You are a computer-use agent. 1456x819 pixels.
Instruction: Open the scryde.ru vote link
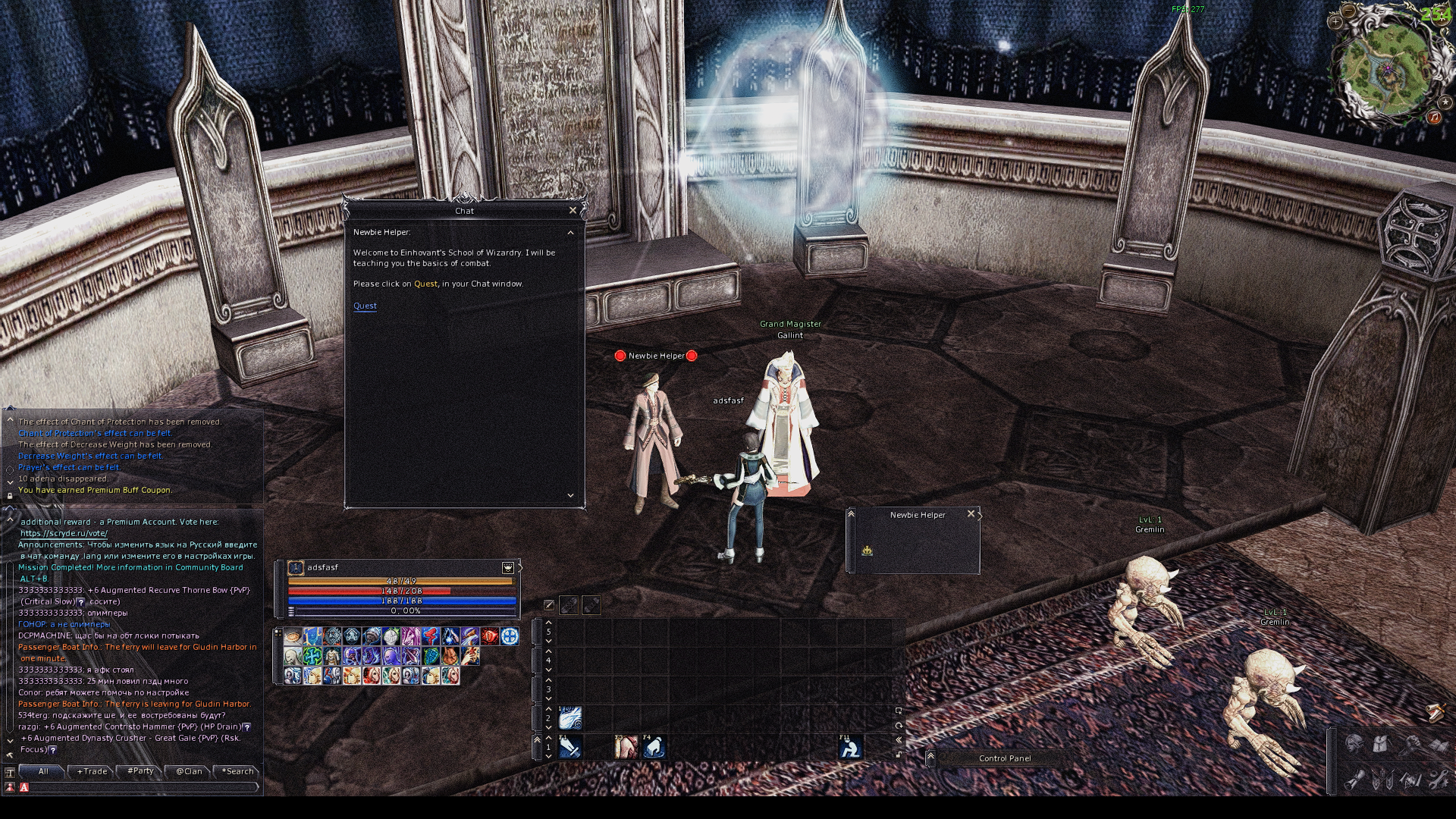pyautogui.click(x=64, y=533)
